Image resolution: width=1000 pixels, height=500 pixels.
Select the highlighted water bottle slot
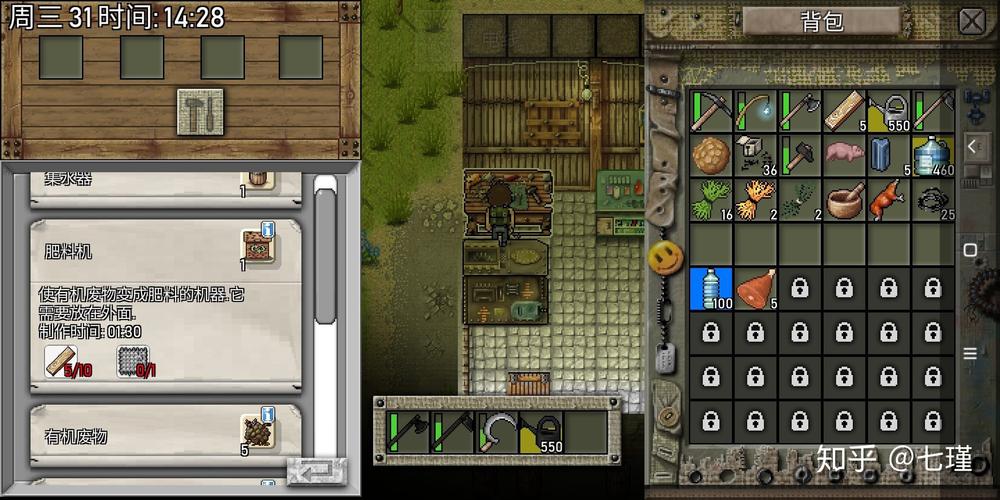point(711,288)
